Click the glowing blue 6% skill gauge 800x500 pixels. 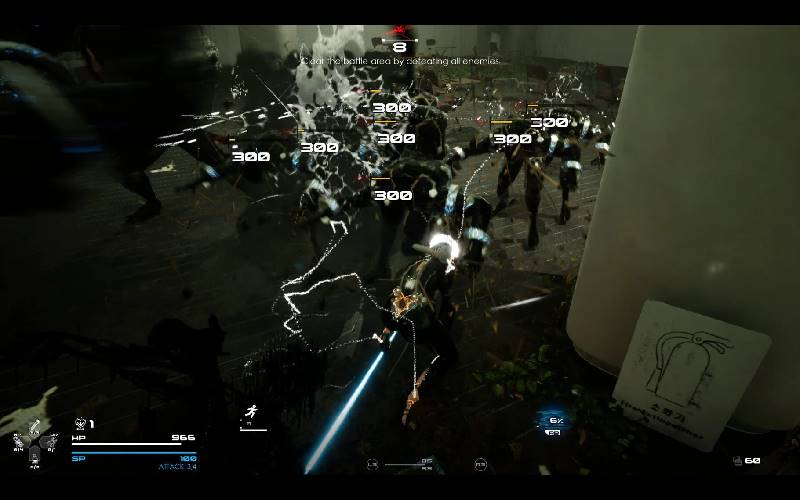553,421
